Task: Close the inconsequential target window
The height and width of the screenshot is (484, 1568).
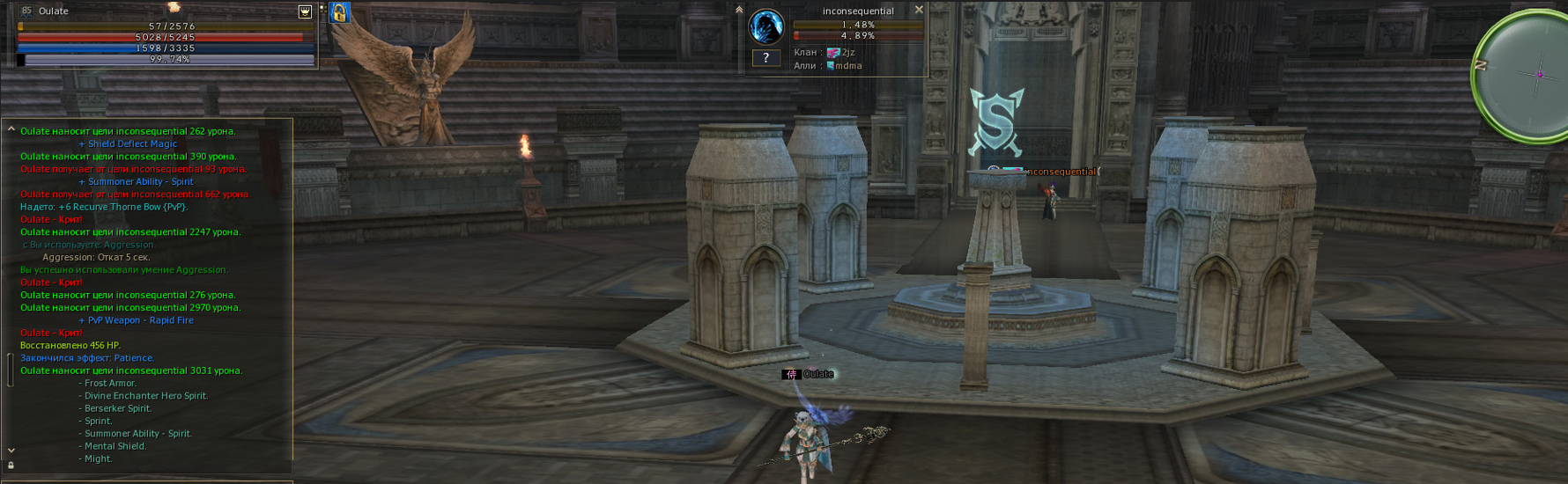Action: click(919, 10)
